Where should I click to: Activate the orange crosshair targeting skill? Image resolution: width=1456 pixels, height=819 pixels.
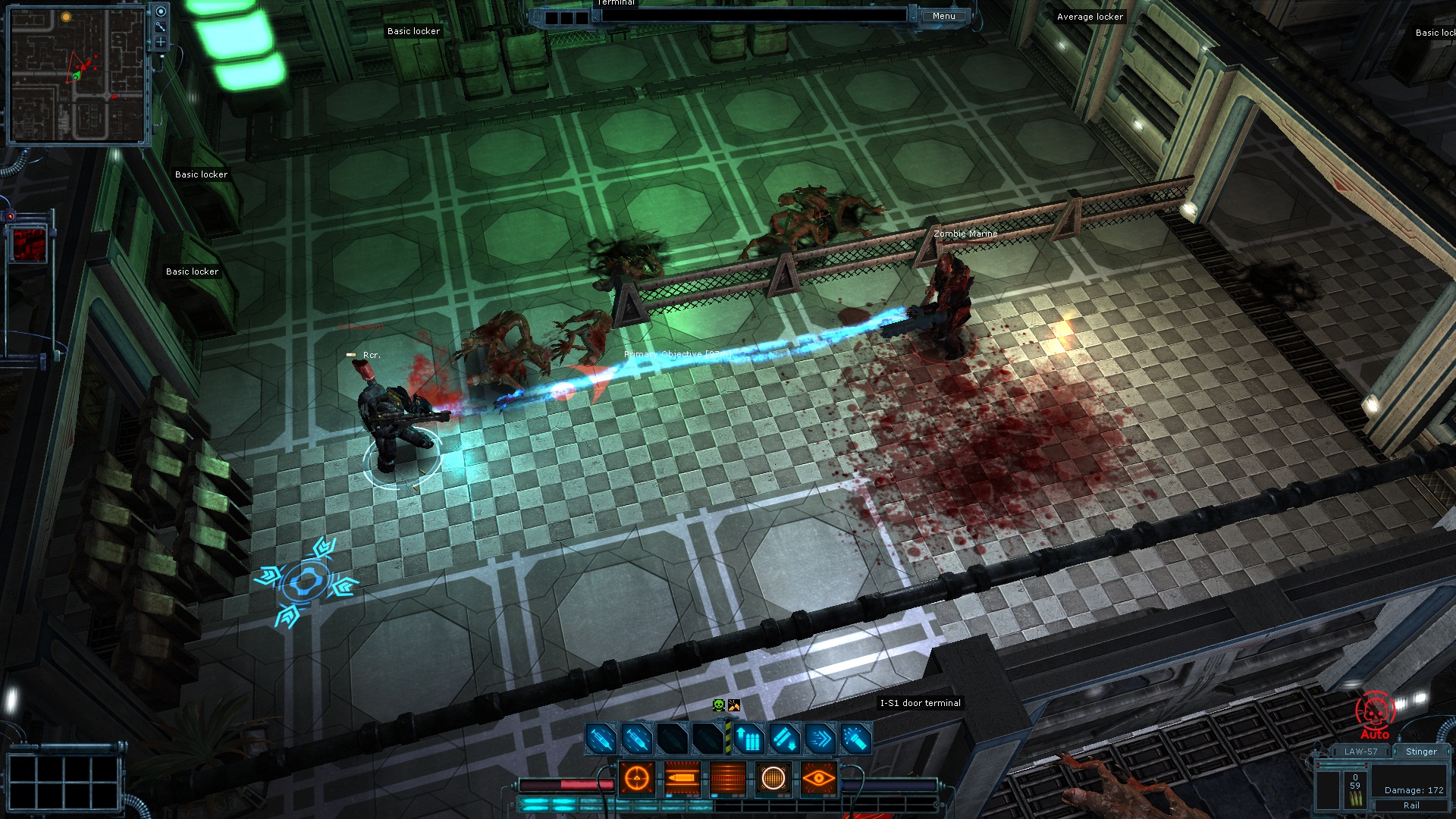coord(637,778)
